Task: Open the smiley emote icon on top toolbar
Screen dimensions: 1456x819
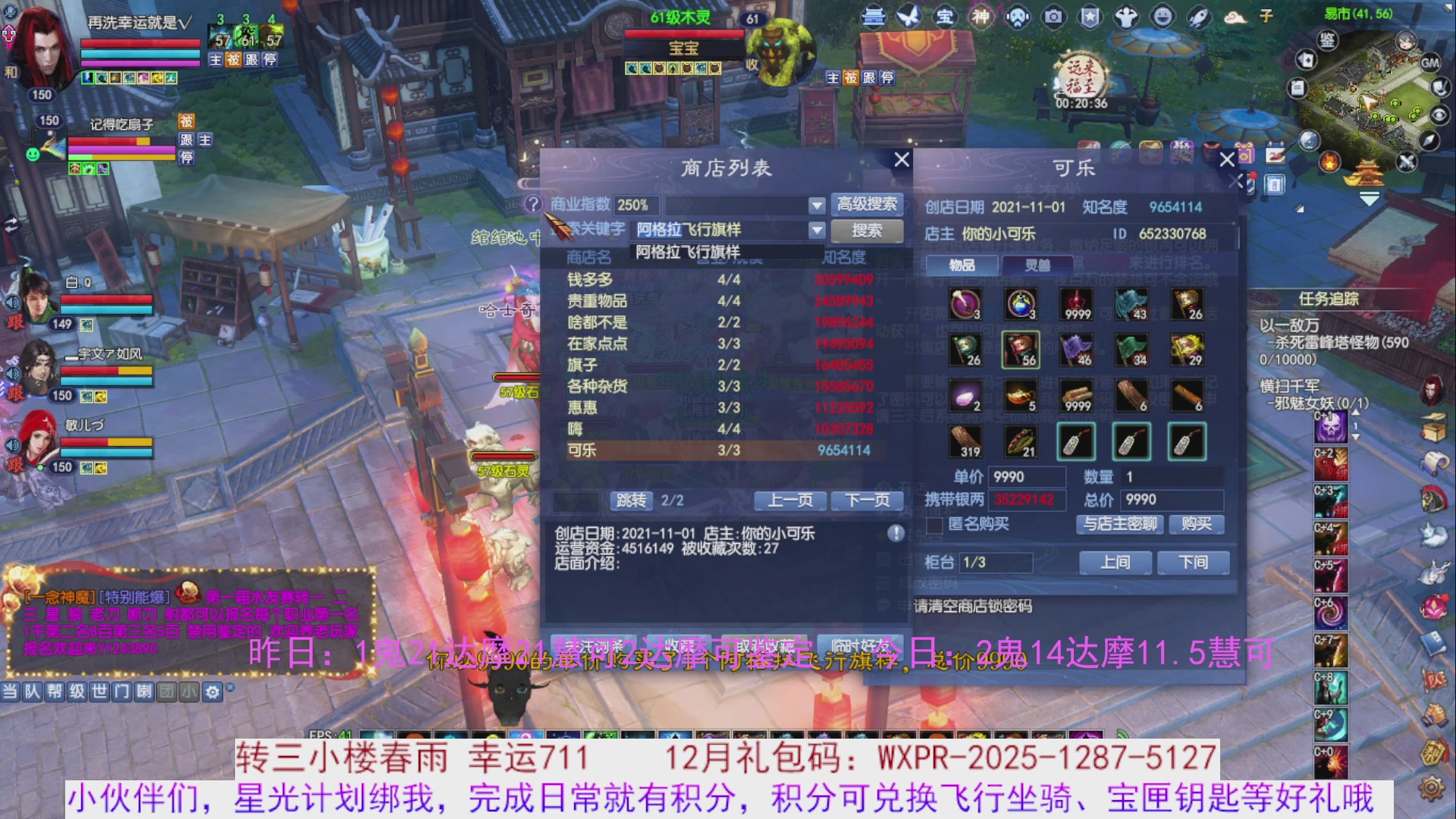Action: click(1161, 15)
